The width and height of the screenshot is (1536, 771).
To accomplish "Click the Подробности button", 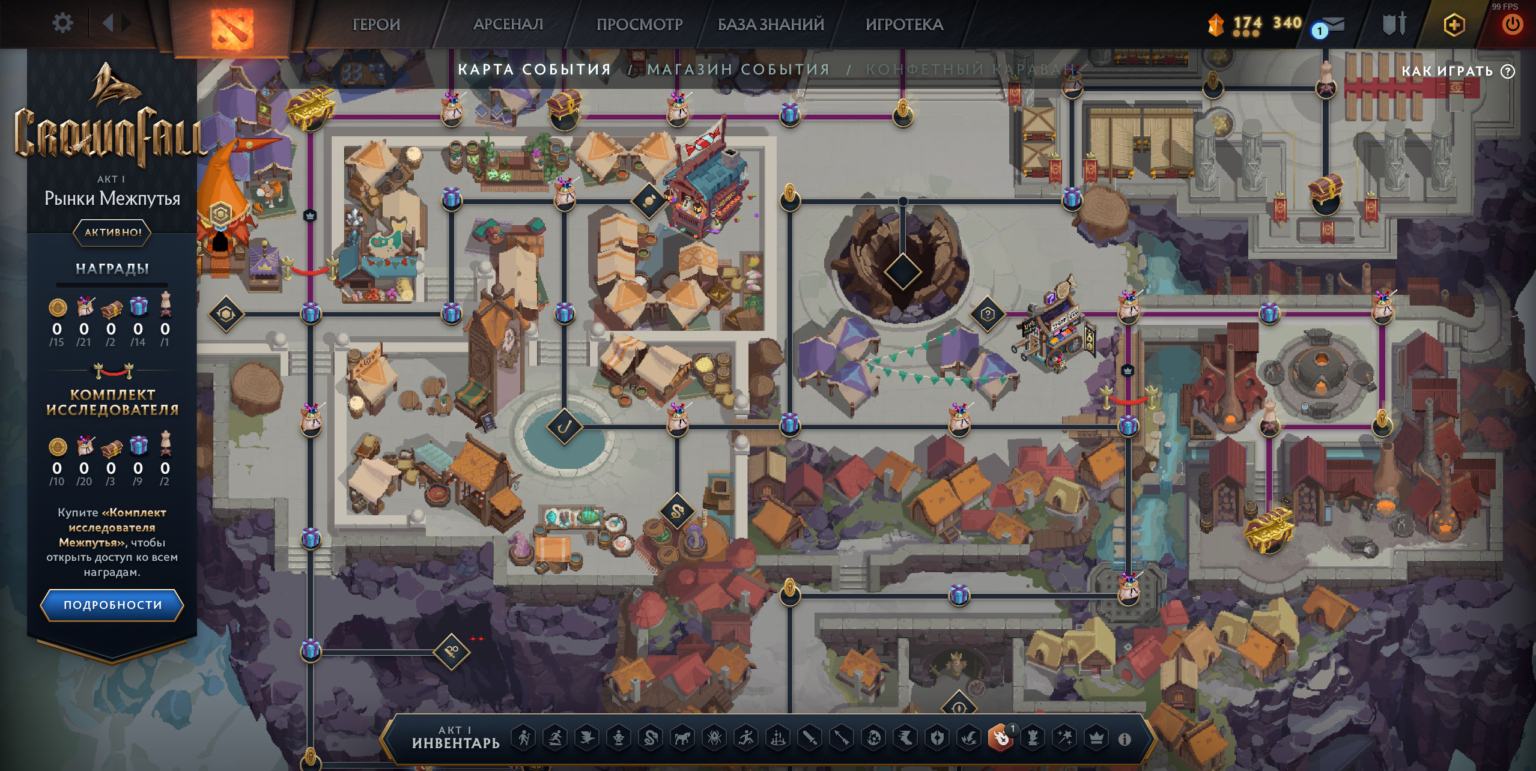I will coord(112,605).
